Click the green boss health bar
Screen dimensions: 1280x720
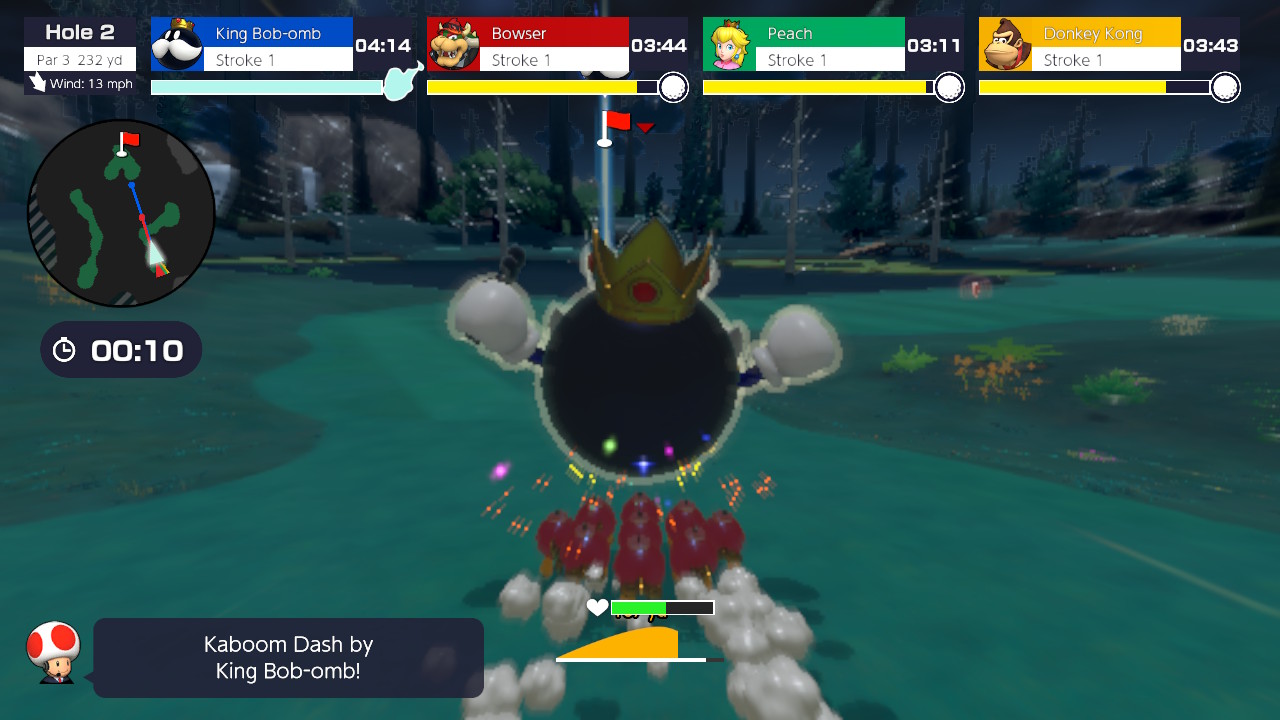[x=638, y=606]
